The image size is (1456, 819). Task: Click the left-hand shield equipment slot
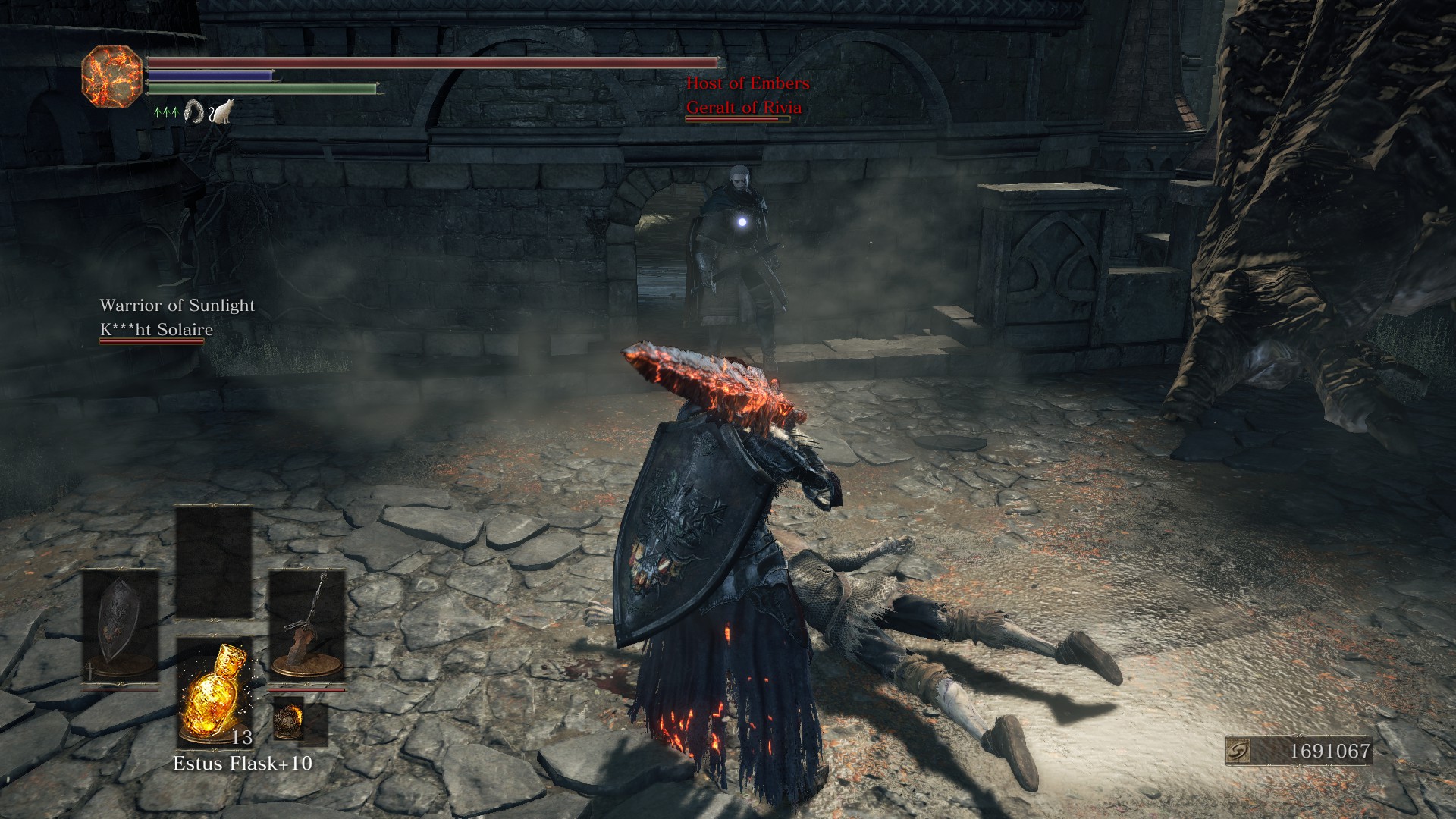[120, 628]
